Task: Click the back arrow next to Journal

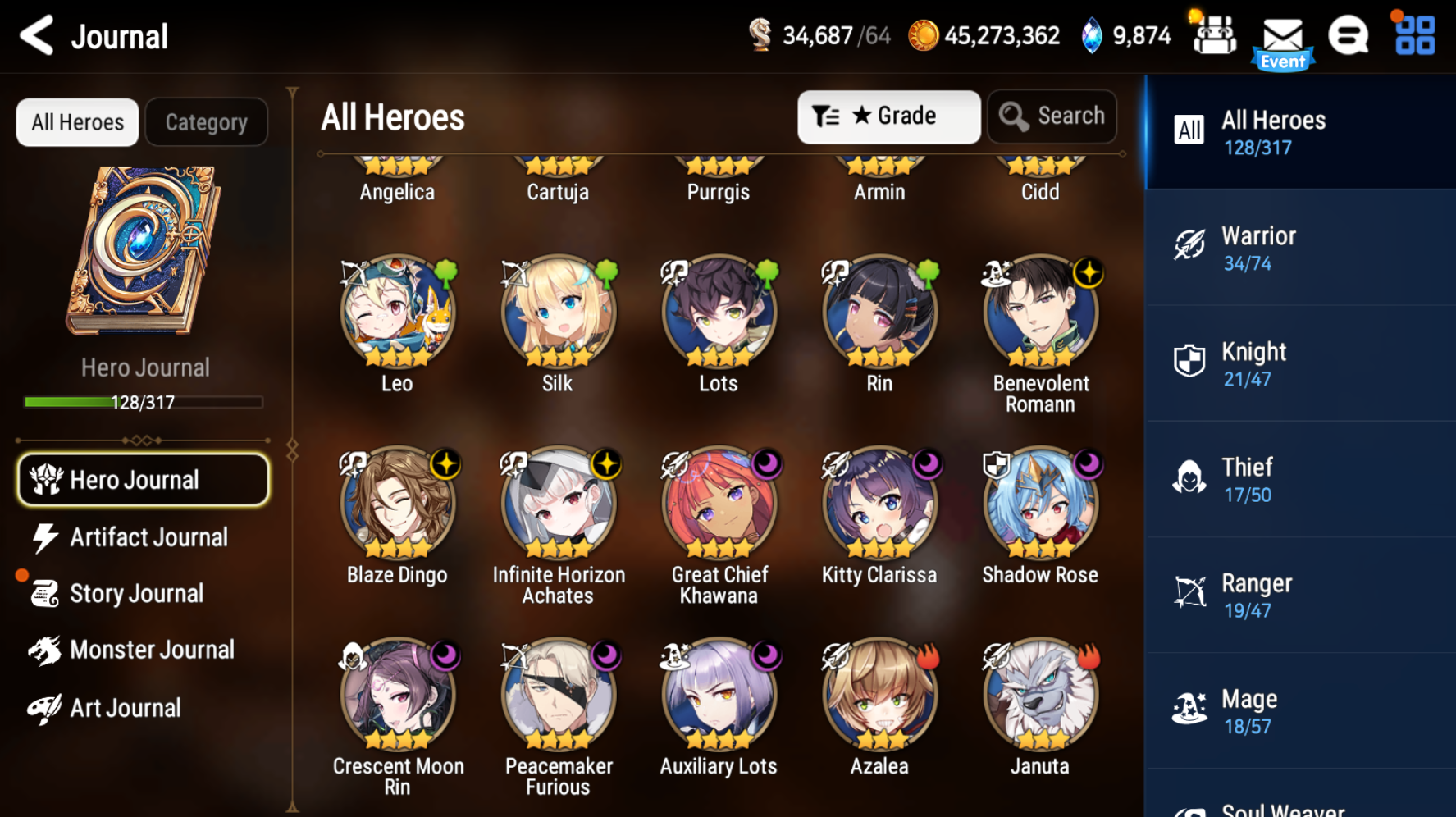Action: pos(34,35)
